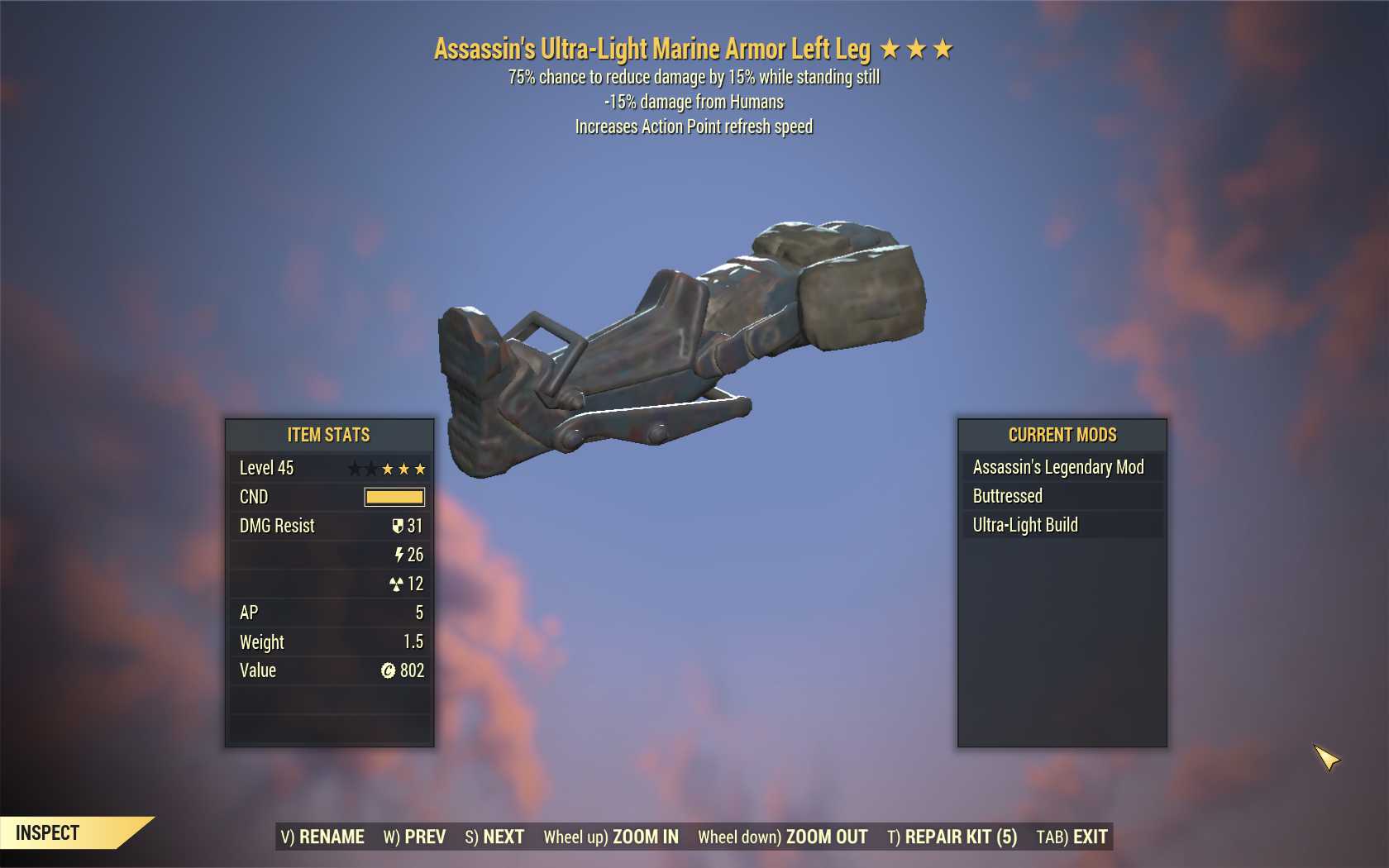Show the next item with Next
This screenshot has height=868, width=1389.
pyautogui.click(x=494, y=837)
